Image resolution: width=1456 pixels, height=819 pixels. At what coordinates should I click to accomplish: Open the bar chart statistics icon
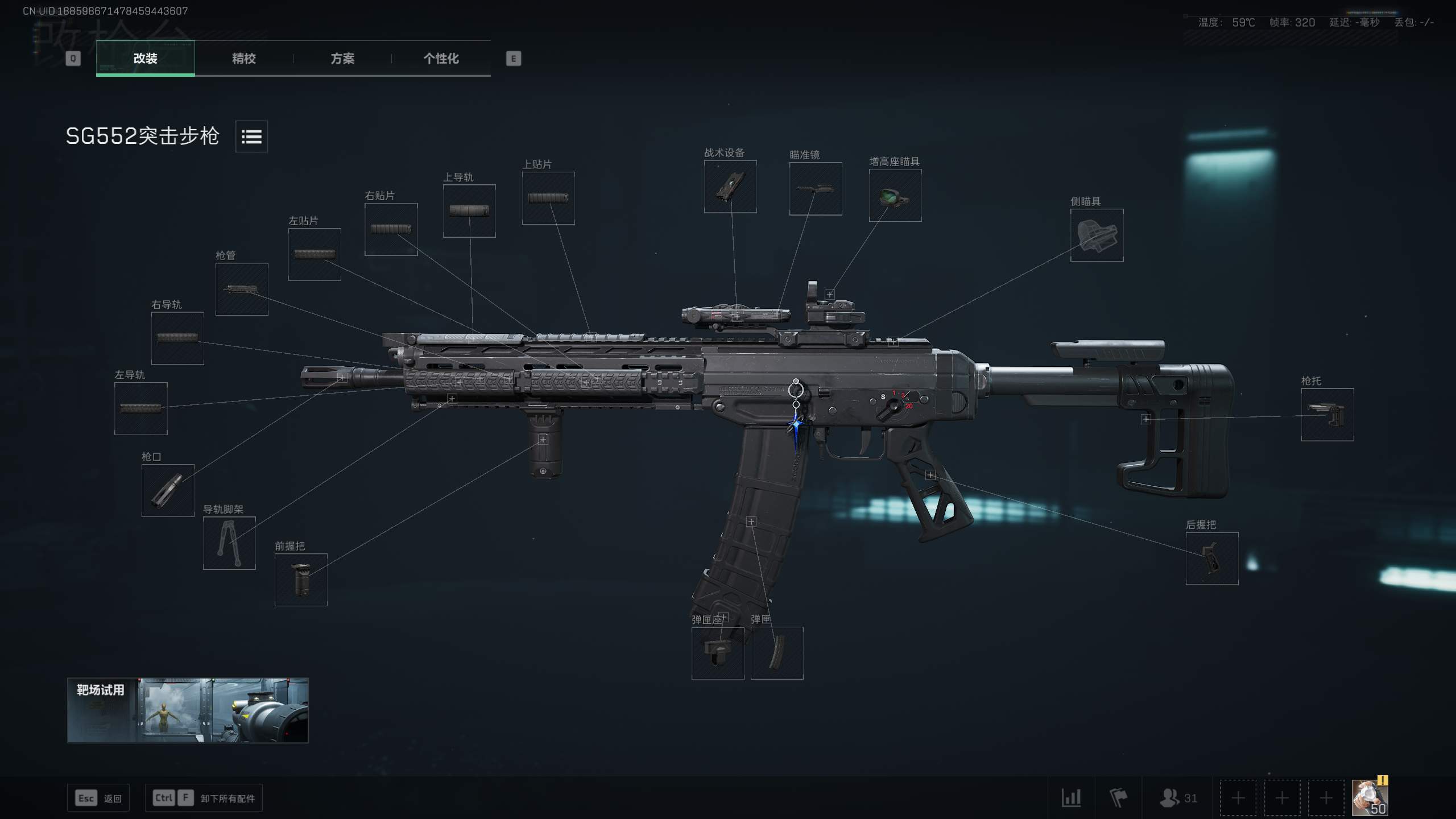tap(1071, 798)
